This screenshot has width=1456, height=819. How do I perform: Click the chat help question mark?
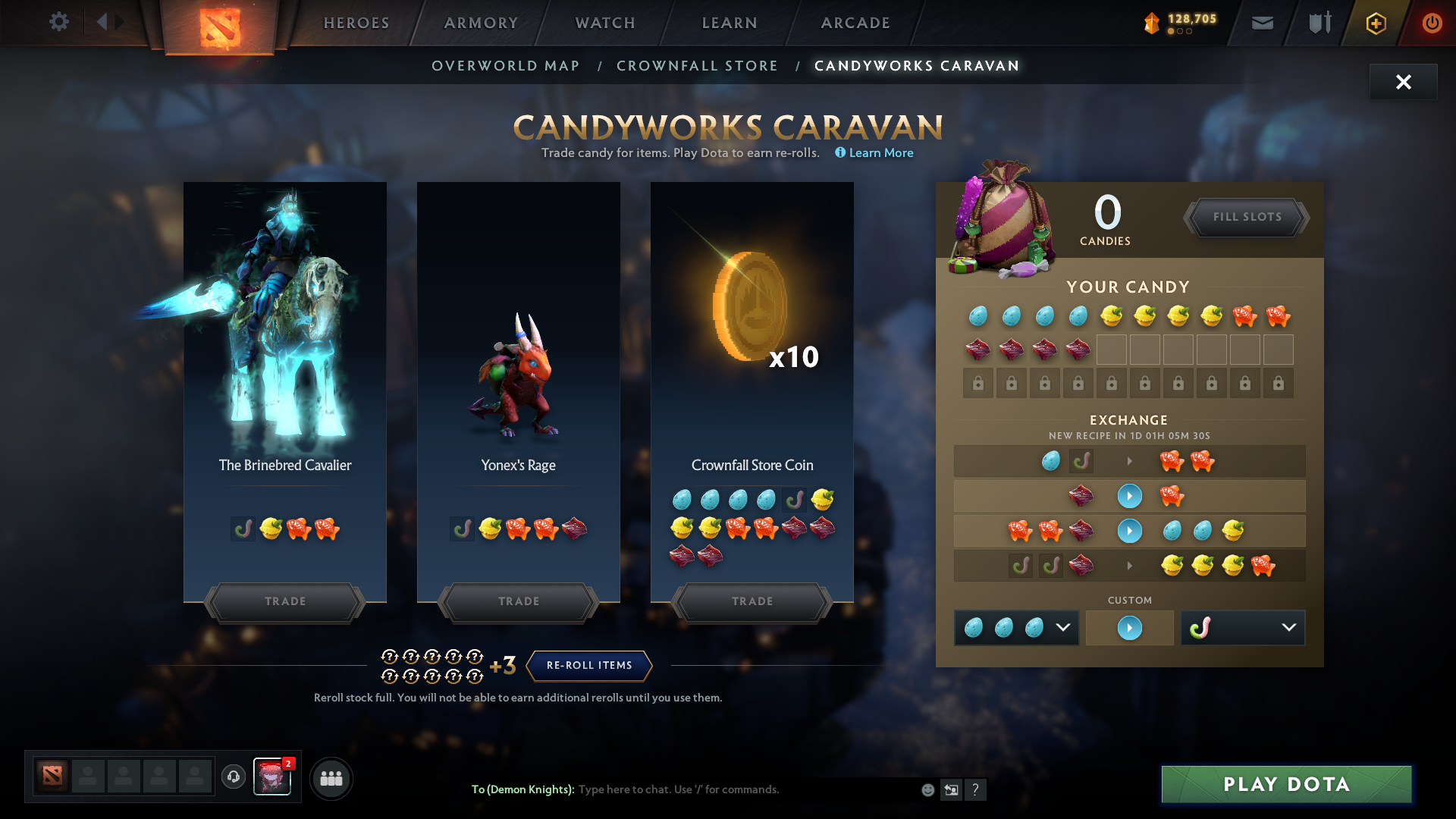pyautogui.click(x=976, y=789)
